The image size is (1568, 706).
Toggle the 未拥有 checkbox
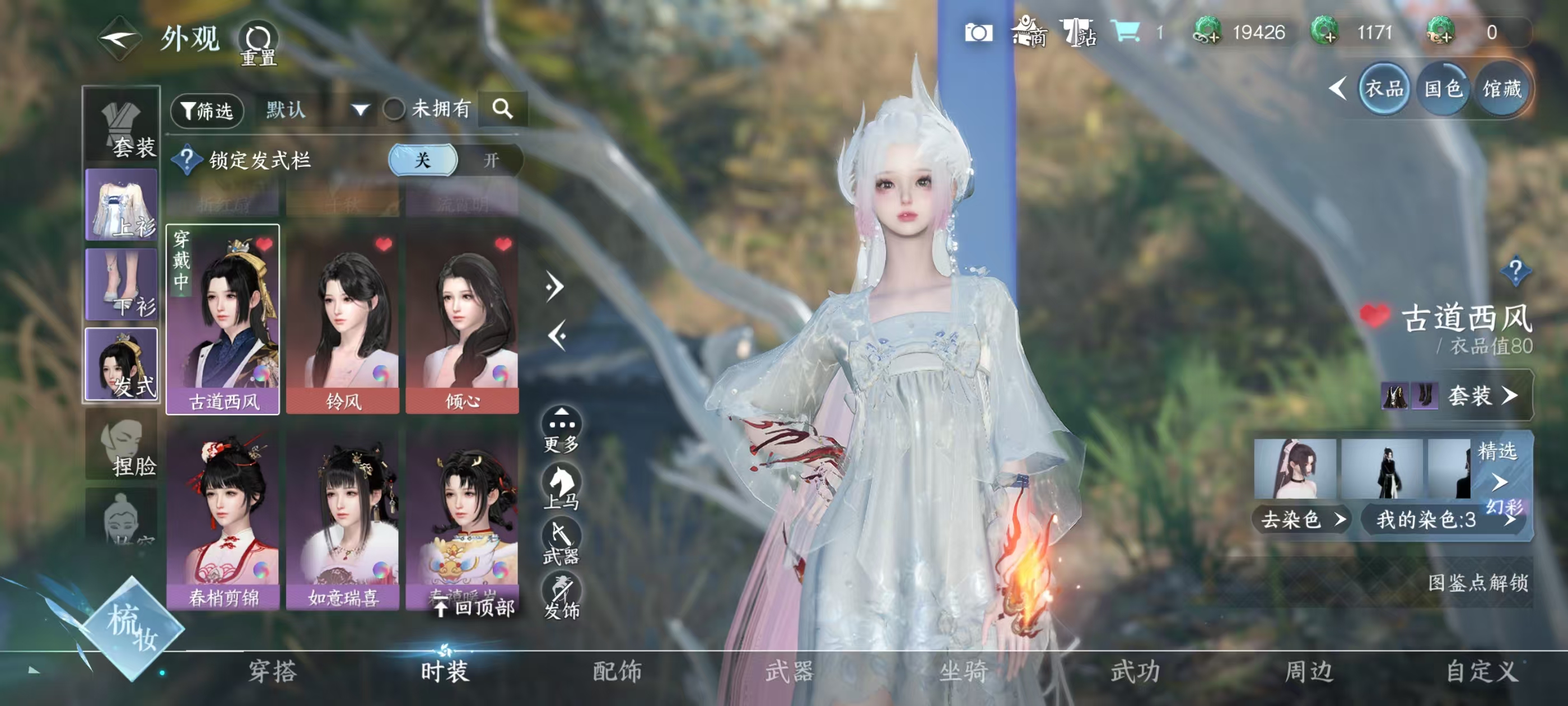(394, 110)
